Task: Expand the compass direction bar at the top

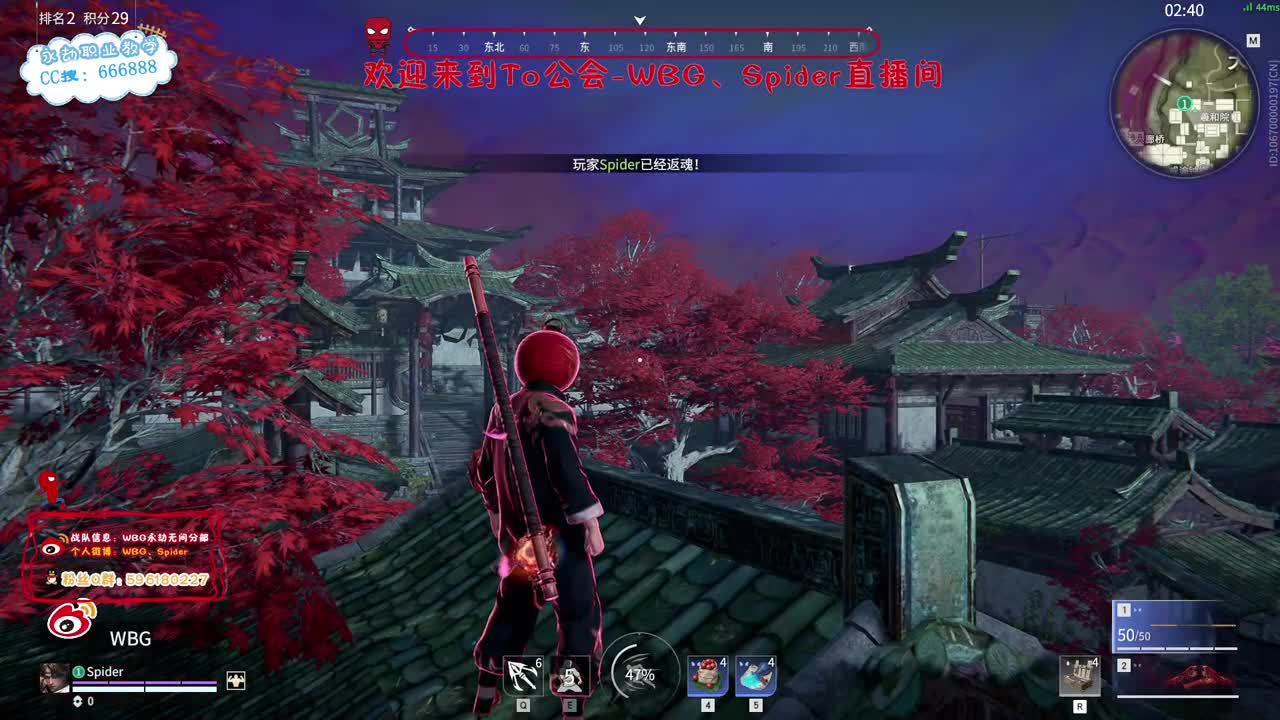Action: pos(638,44)
